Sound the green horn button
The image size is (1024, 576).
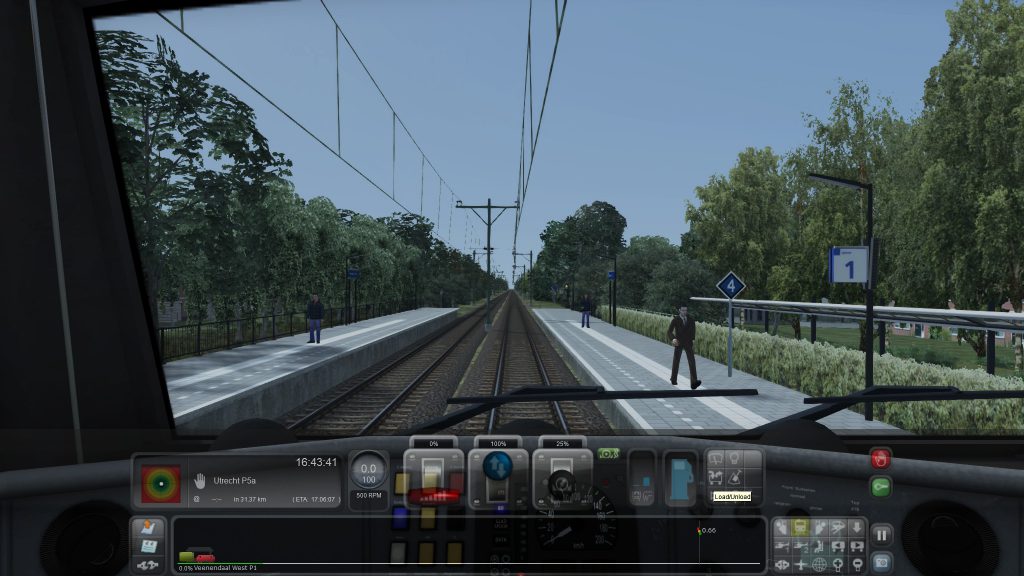(x=880, y=487)
